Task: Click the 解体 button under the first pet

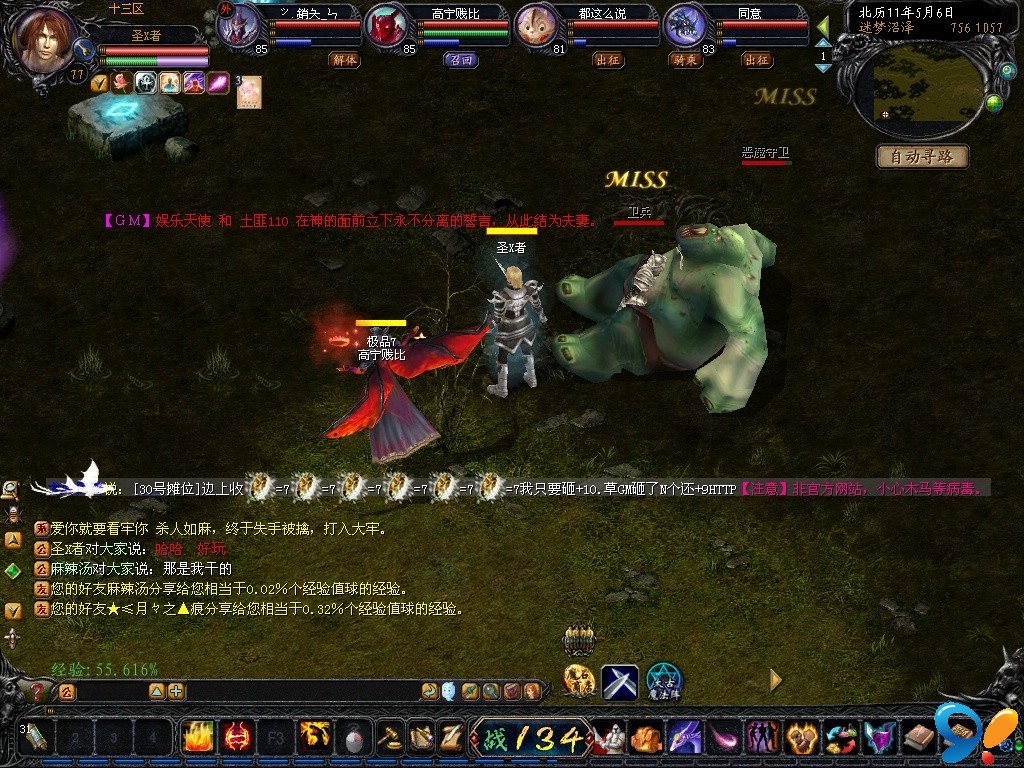Action: click(345, 60)
